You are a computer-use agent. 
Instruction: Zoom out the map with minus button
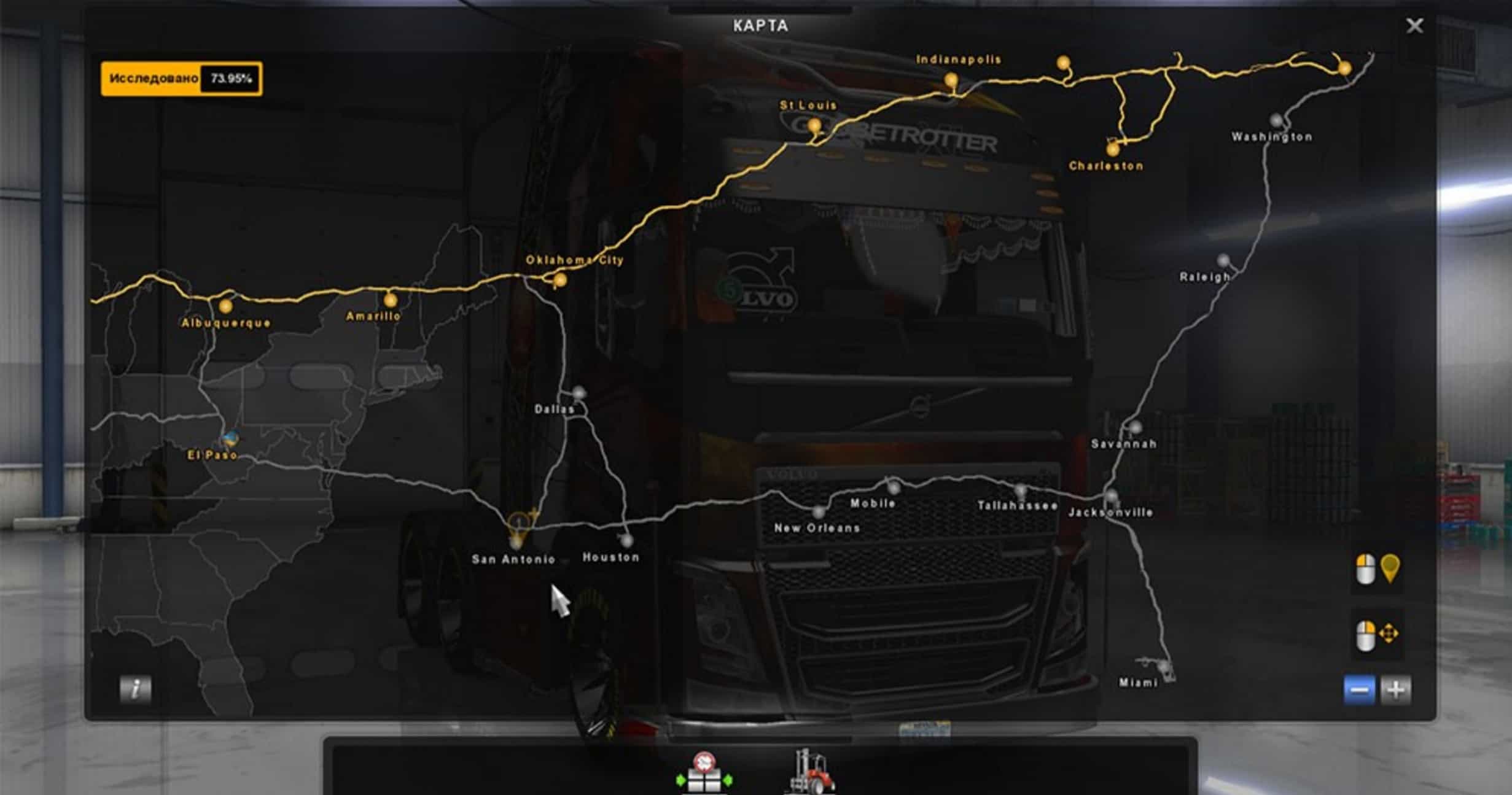pyautogui.click(x=1358, y=690)
